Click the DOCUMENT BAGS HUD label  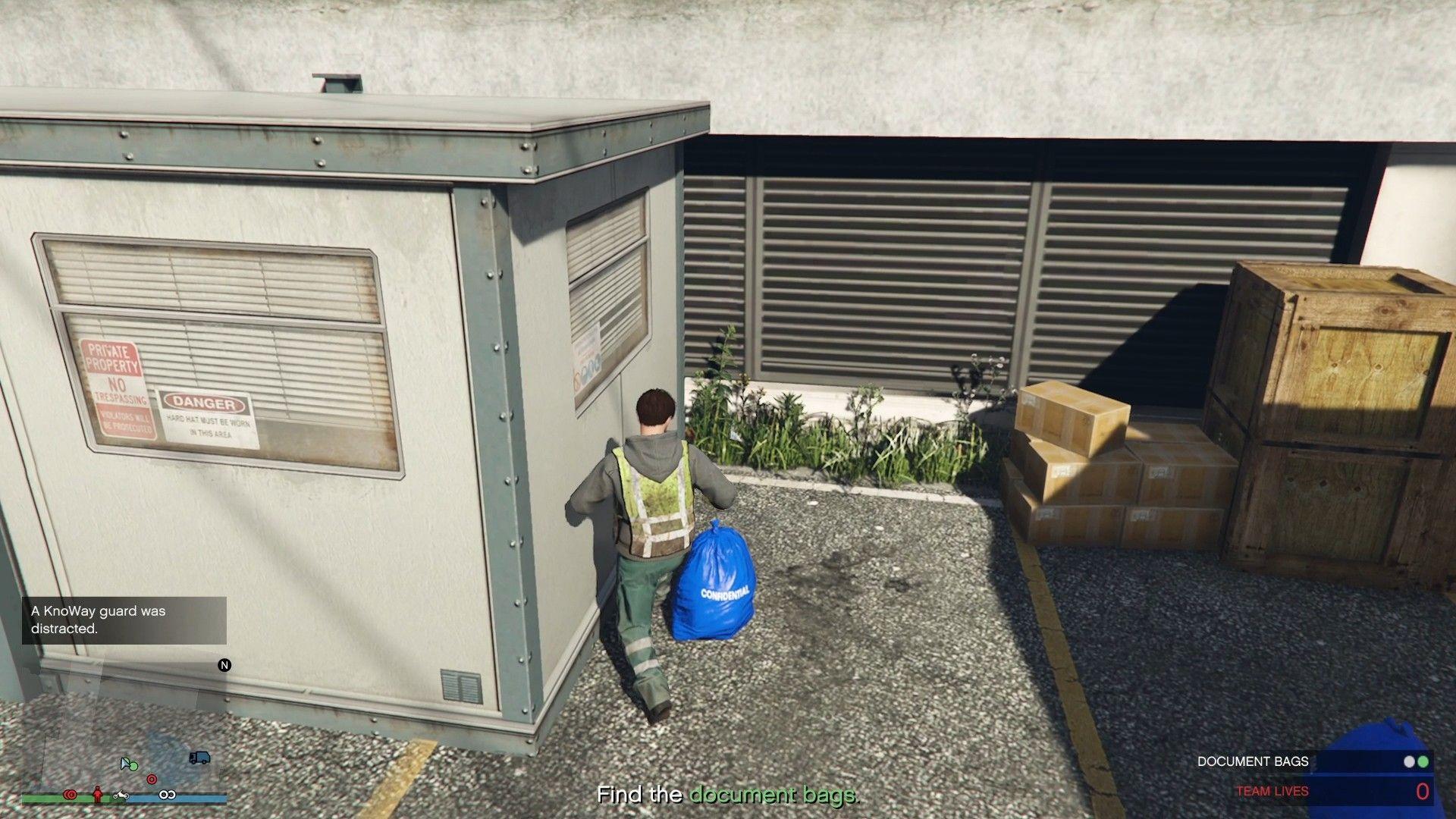[1253, 762]
